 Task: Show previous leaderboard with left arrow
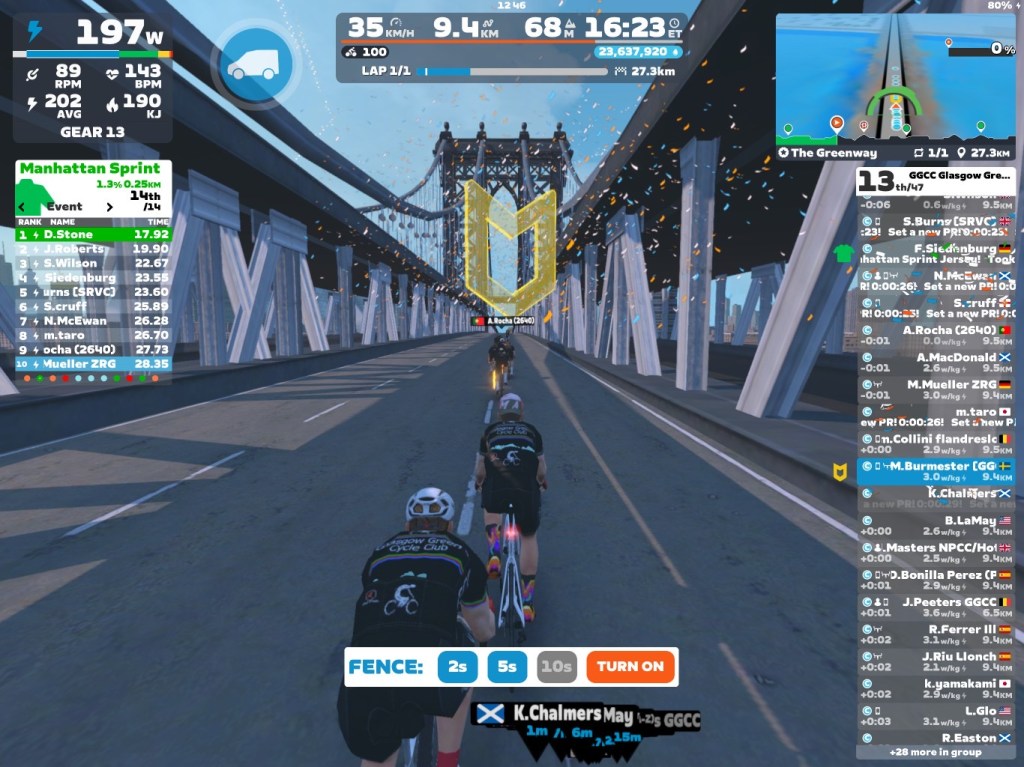pos(24,207)
